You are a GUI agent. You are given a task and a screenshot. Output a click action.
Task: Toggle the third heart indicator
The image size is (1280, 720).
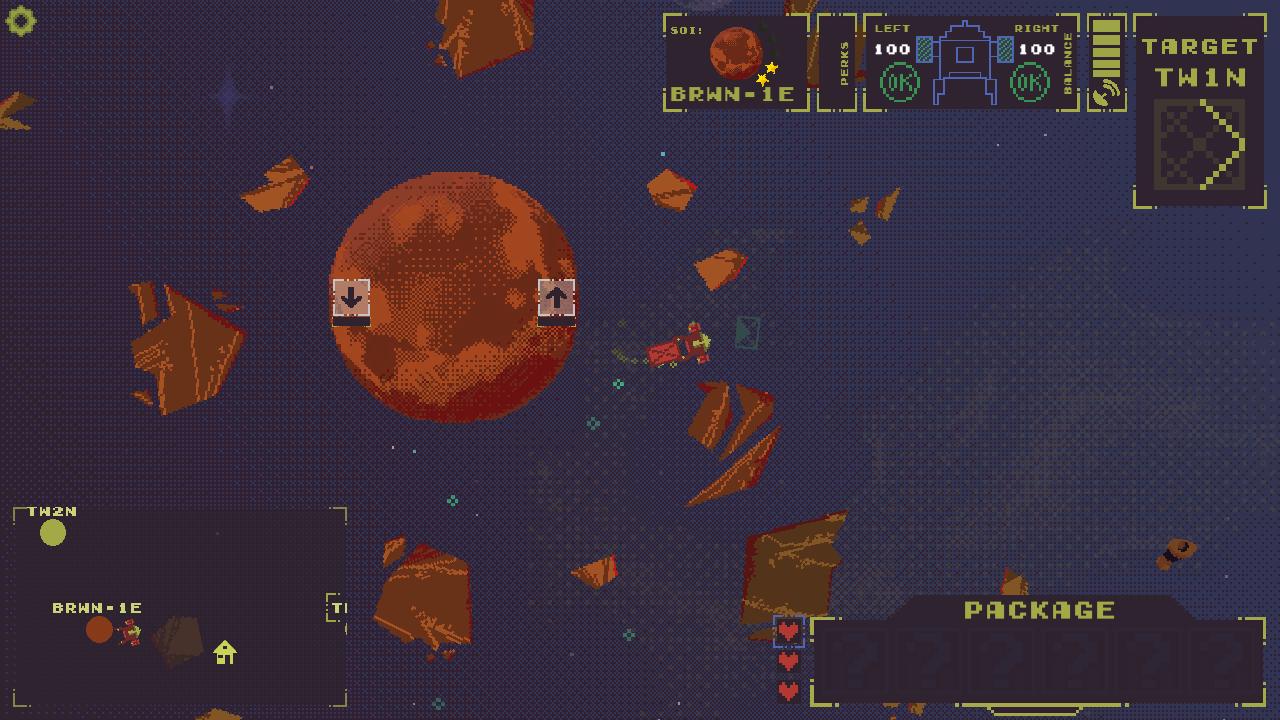789,688
